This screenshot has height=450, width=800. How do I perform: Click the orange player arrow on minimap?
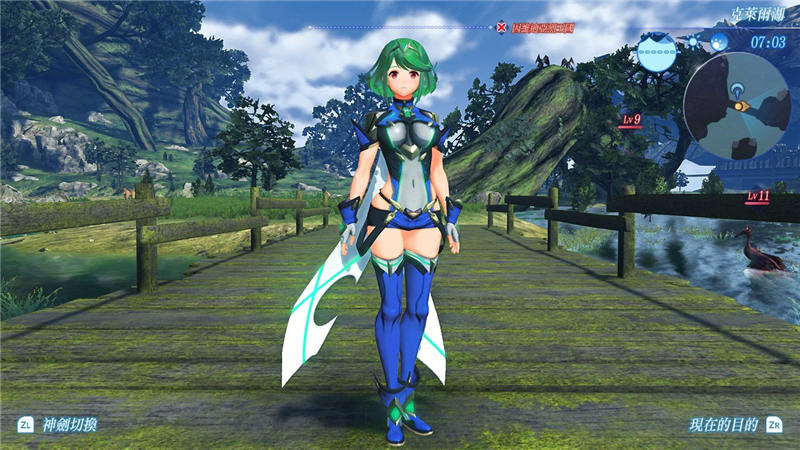click(x=739, y=105)
